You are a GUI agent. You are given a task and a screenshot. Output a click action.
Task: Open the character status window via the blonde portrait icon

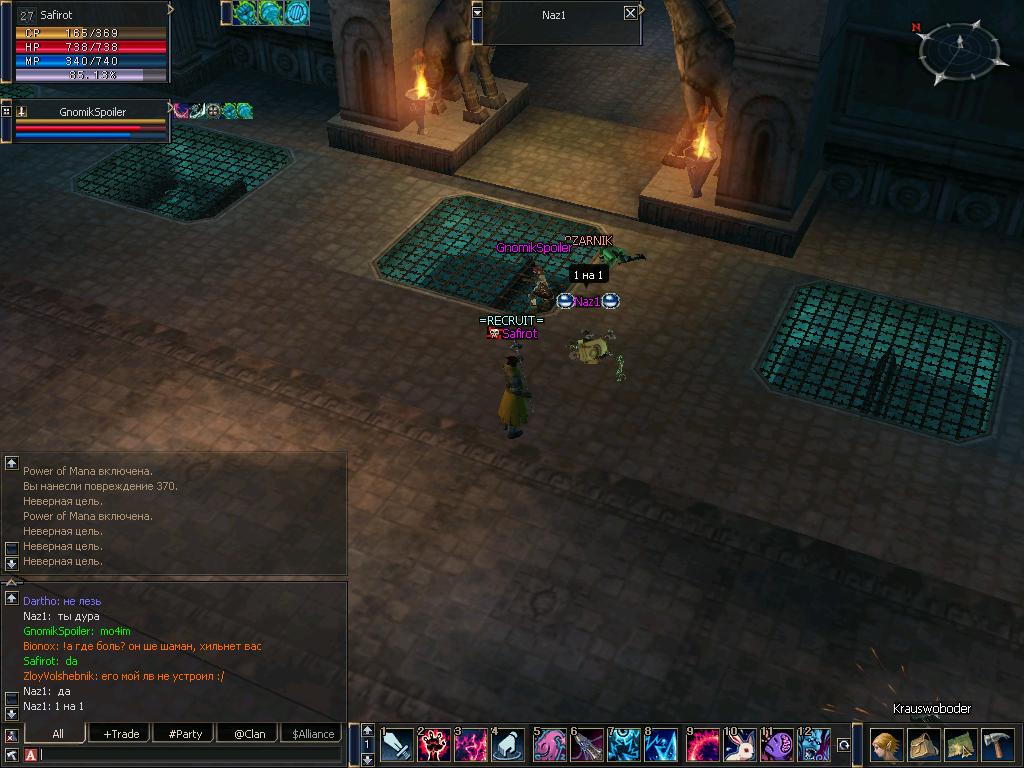tap(886, 746)
